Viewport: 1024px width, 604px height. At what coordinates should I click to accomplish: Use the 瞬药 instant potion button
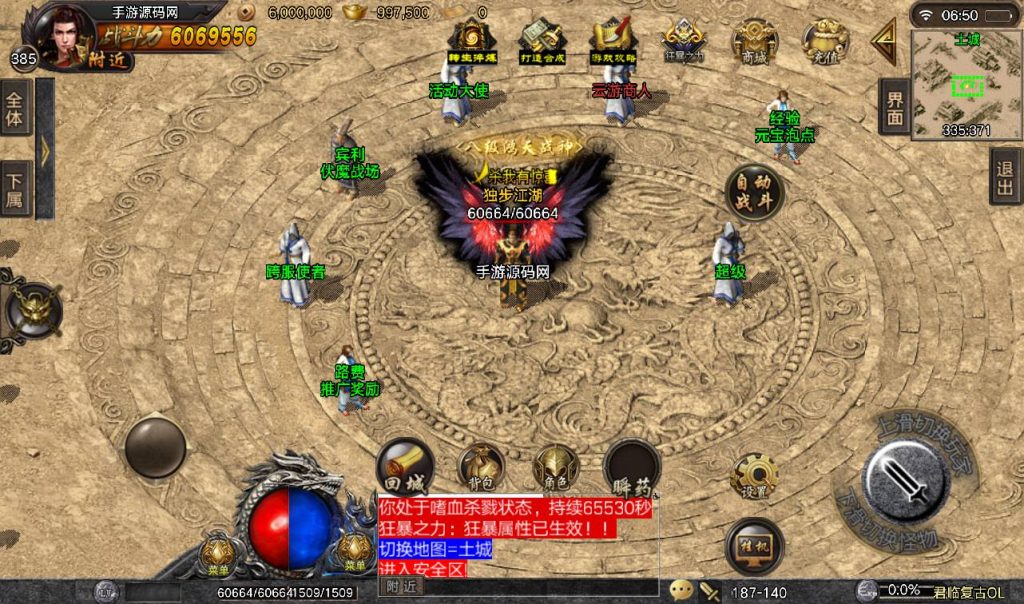632,468
